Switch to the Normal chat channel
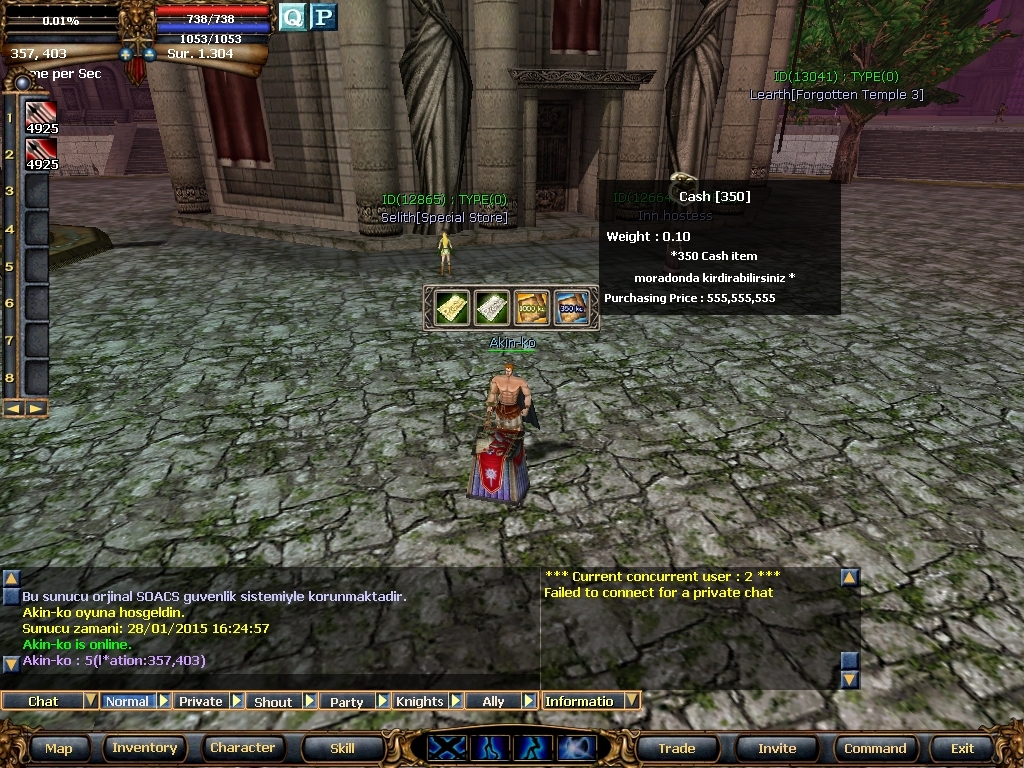This screenshot has width=1024, height=768. pos(127,701)
